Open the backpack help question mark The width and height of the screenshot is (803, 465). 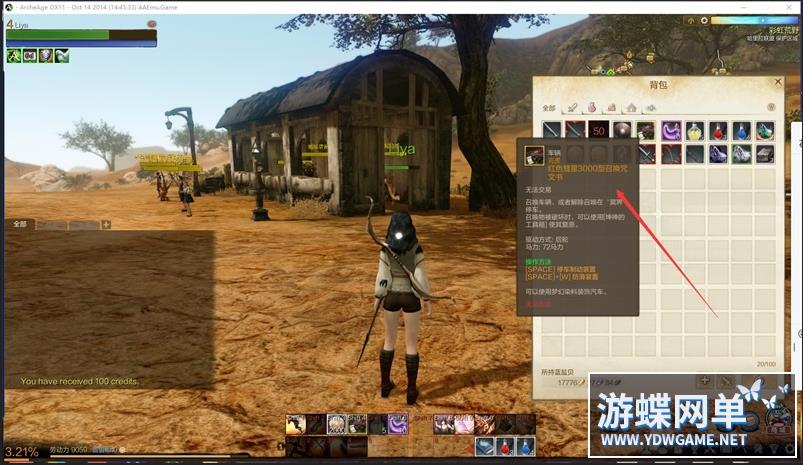[771, 107]
